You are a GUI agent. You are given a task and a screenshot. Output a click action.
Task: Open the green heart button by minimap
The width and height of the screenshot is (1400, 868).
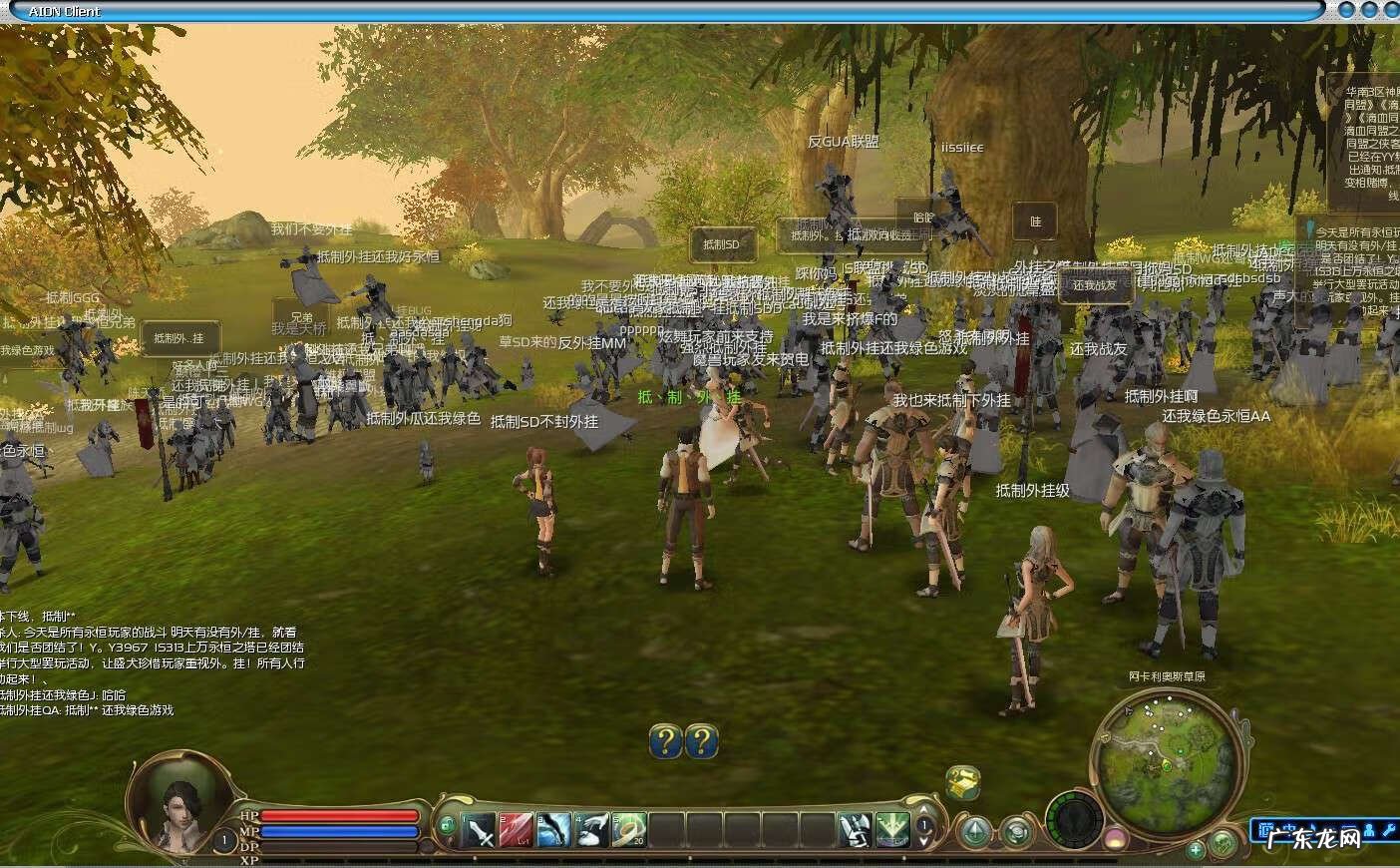(x=1221, y=846)
